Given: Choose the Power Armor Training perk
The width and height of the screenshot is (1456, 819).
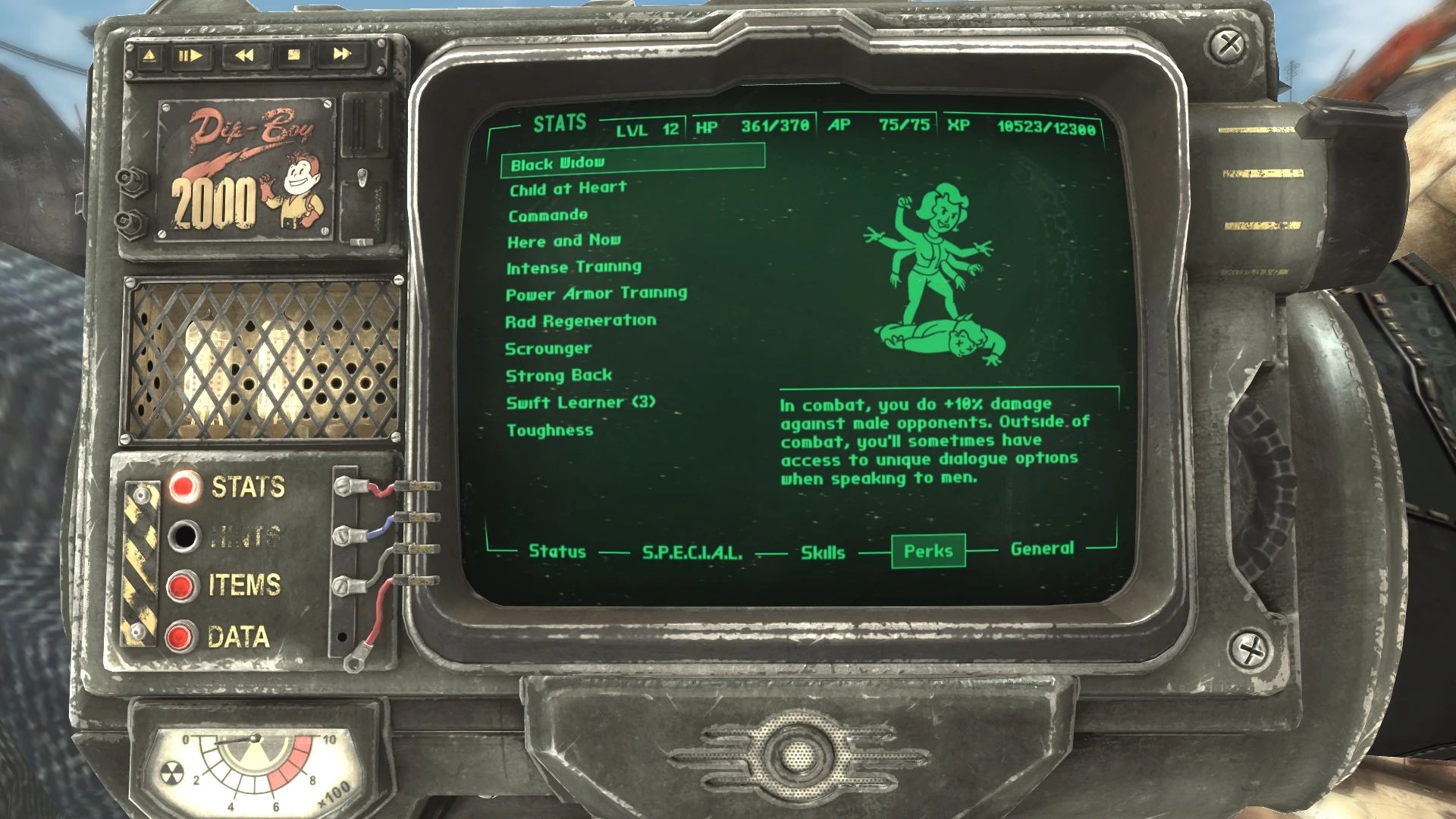Looking at the screenshot, I should click(x=596, y=293).
